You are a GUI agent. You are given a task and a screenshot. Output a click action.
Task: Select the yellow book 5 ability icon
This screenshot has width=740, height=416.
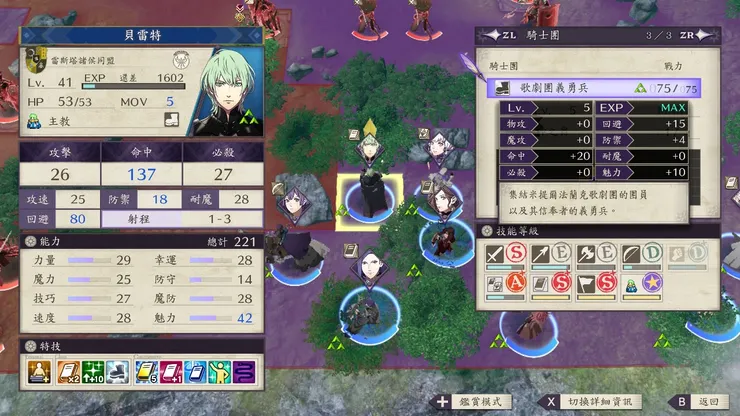click(x=146, y=374)
